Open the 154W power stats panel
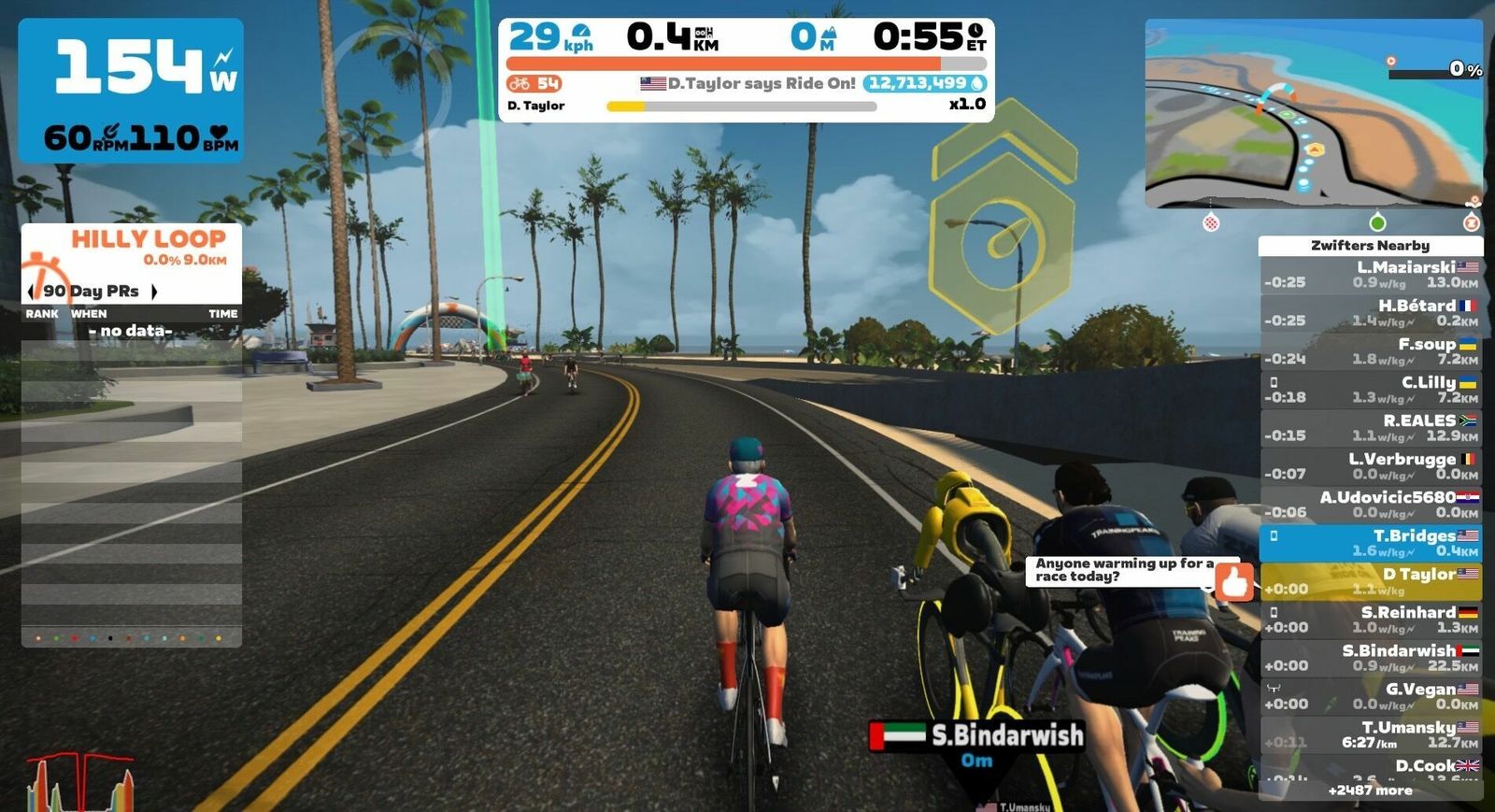Viewport: 1495px width, 812px height. point(131,91)
